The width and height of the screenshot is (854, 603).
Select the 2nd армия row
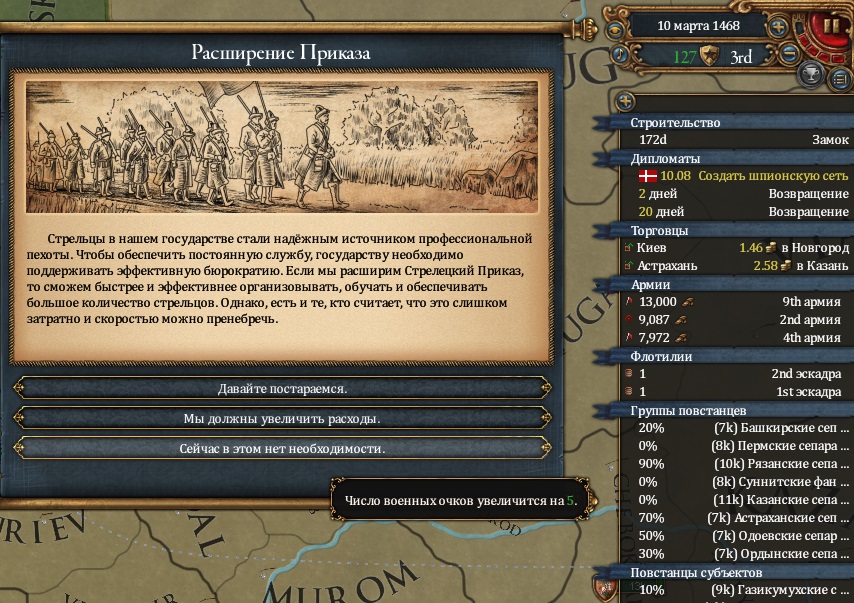pyautogui.click(x=736, y=320)
